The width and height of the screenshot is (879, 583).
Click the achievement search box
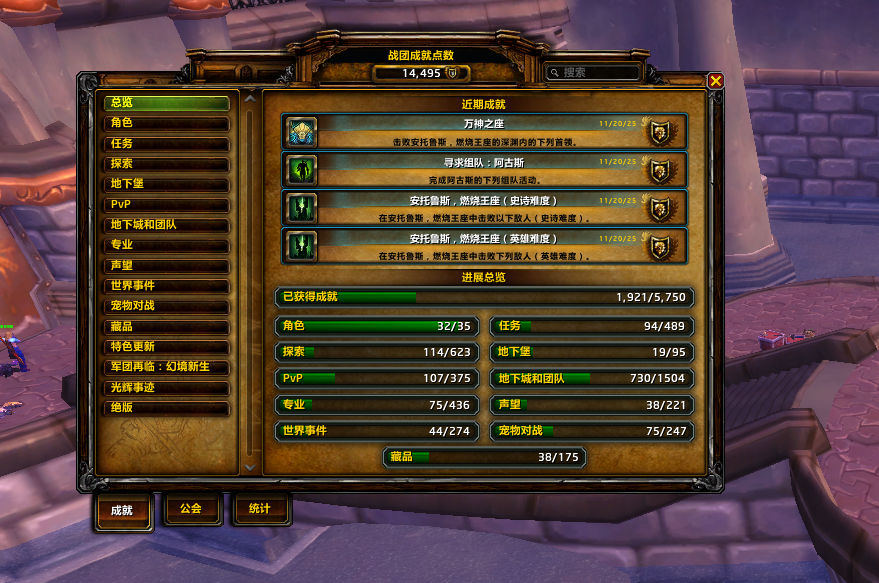tap(595, 73)
